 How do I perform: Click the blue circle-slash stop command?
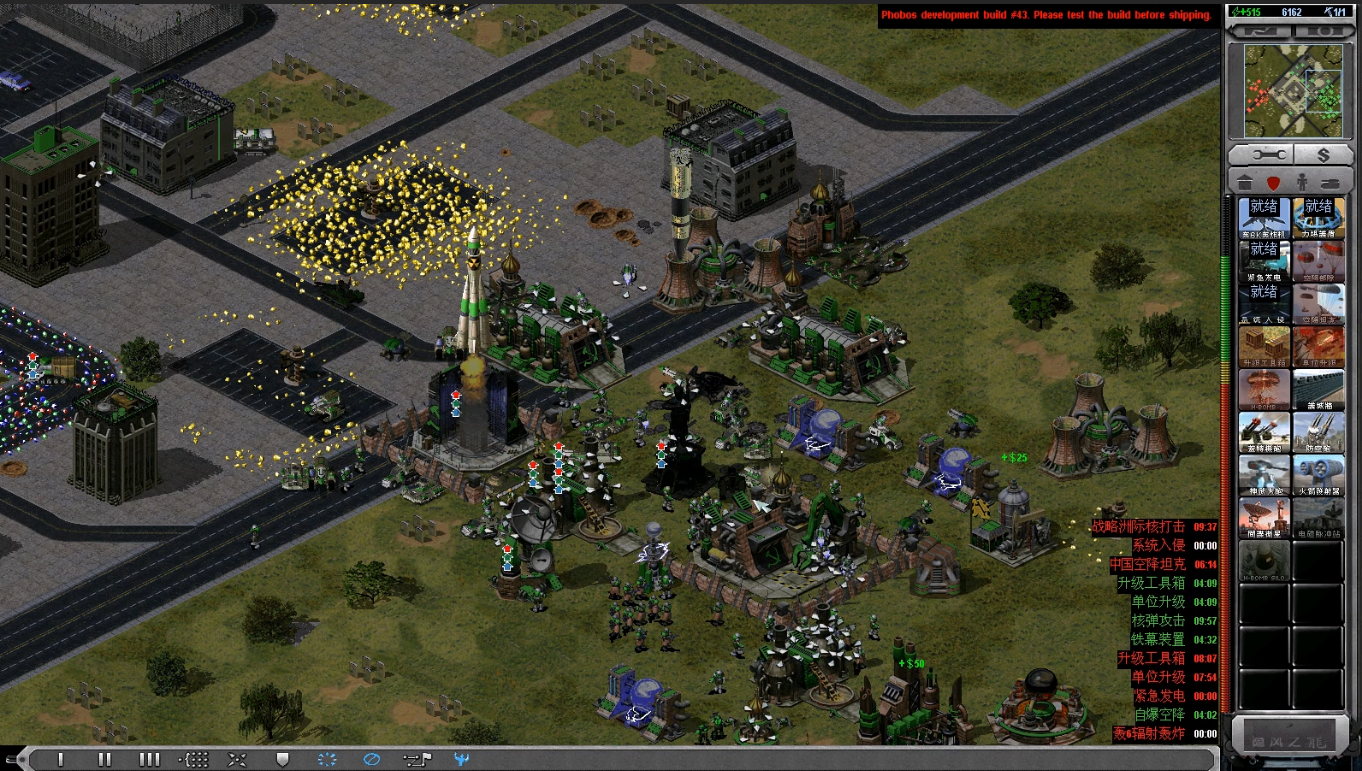pyautogui.click(x=371, y=759)
